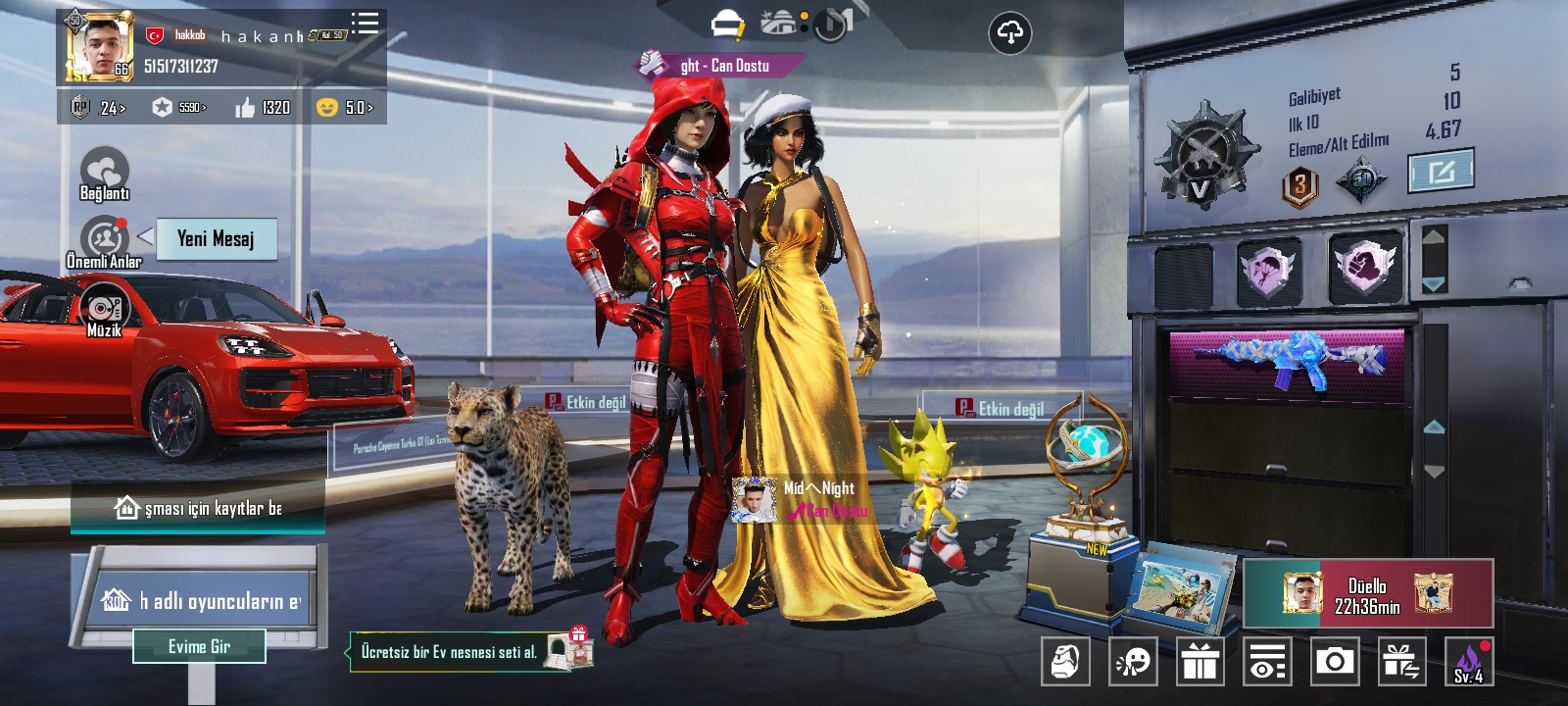Open the plain gift box icon

(x=1200, y=662)
